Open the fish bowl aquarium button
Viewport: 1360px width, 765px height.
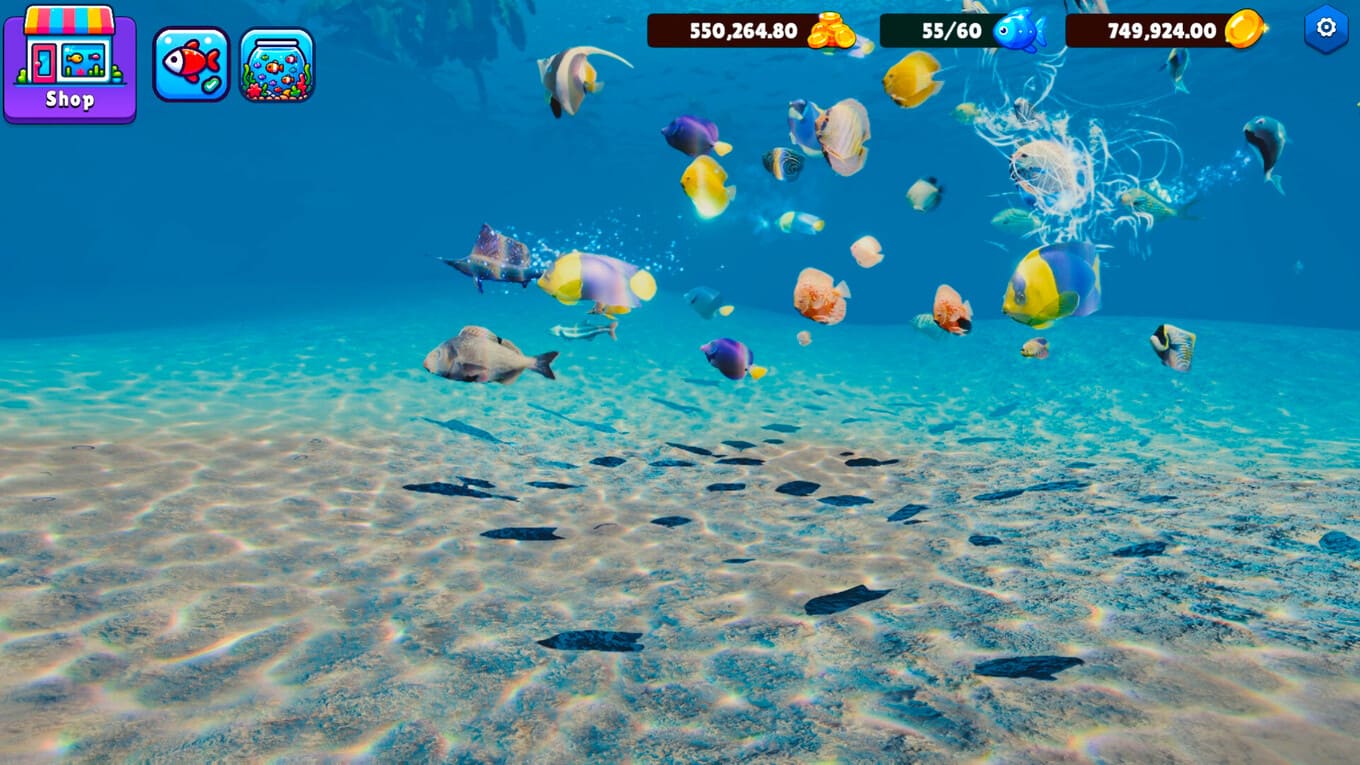[x=277, y=64]
